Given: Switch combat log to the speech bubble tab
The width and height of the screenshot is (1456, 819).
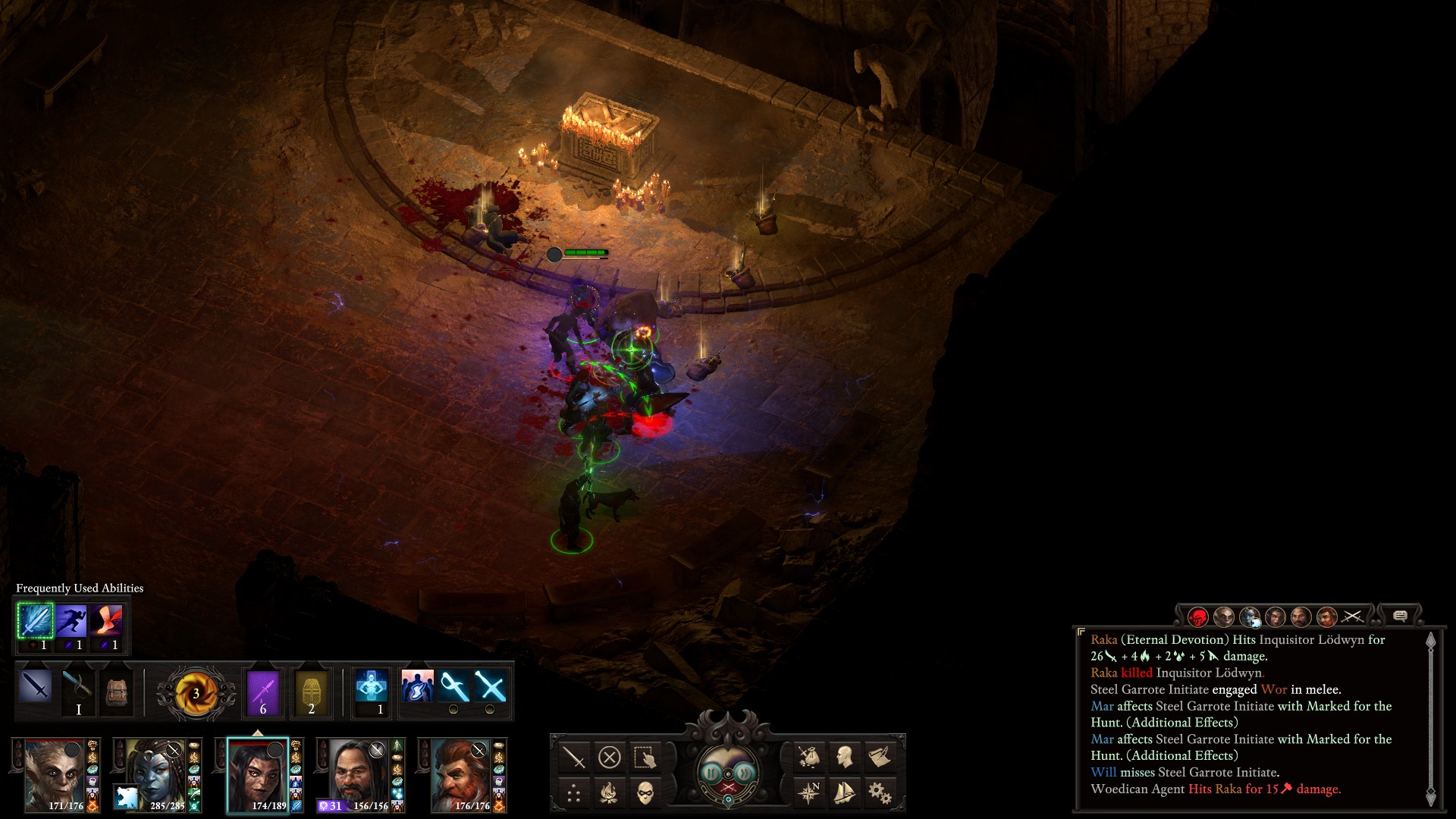Looking at the screenshot, I should pyautogui.click(x=1400, y=616).
